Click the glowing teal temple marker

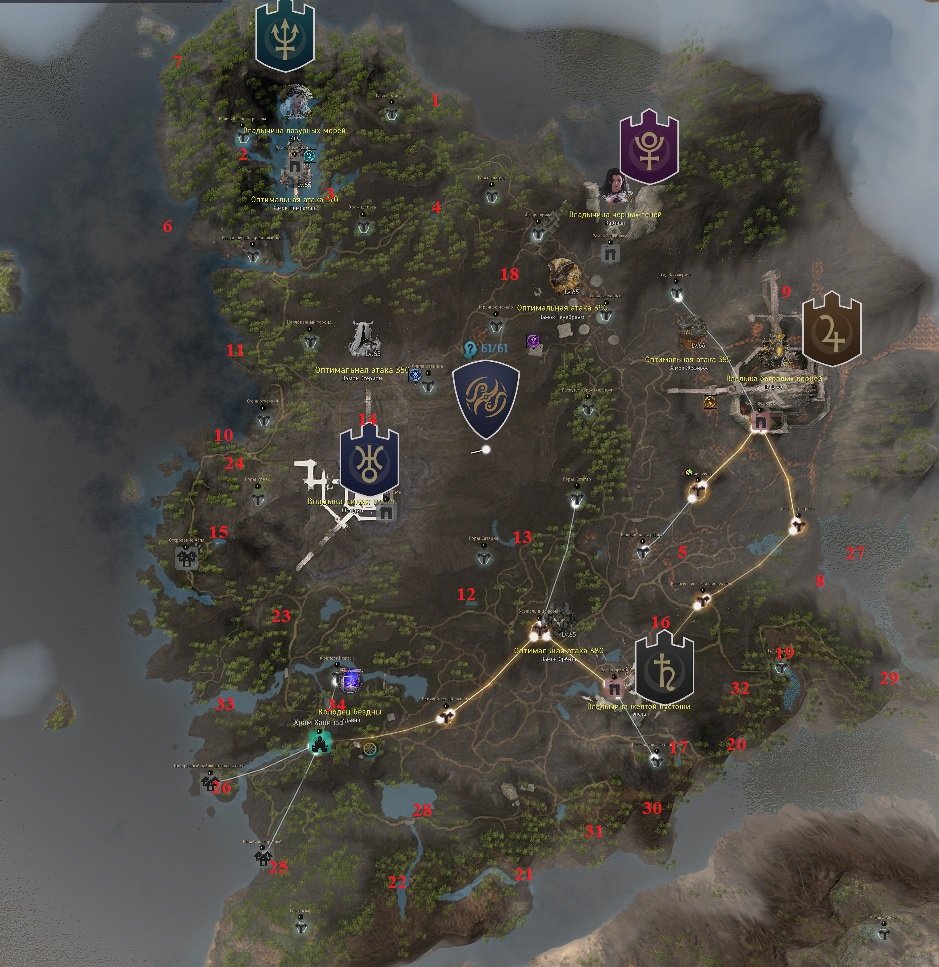320,743
